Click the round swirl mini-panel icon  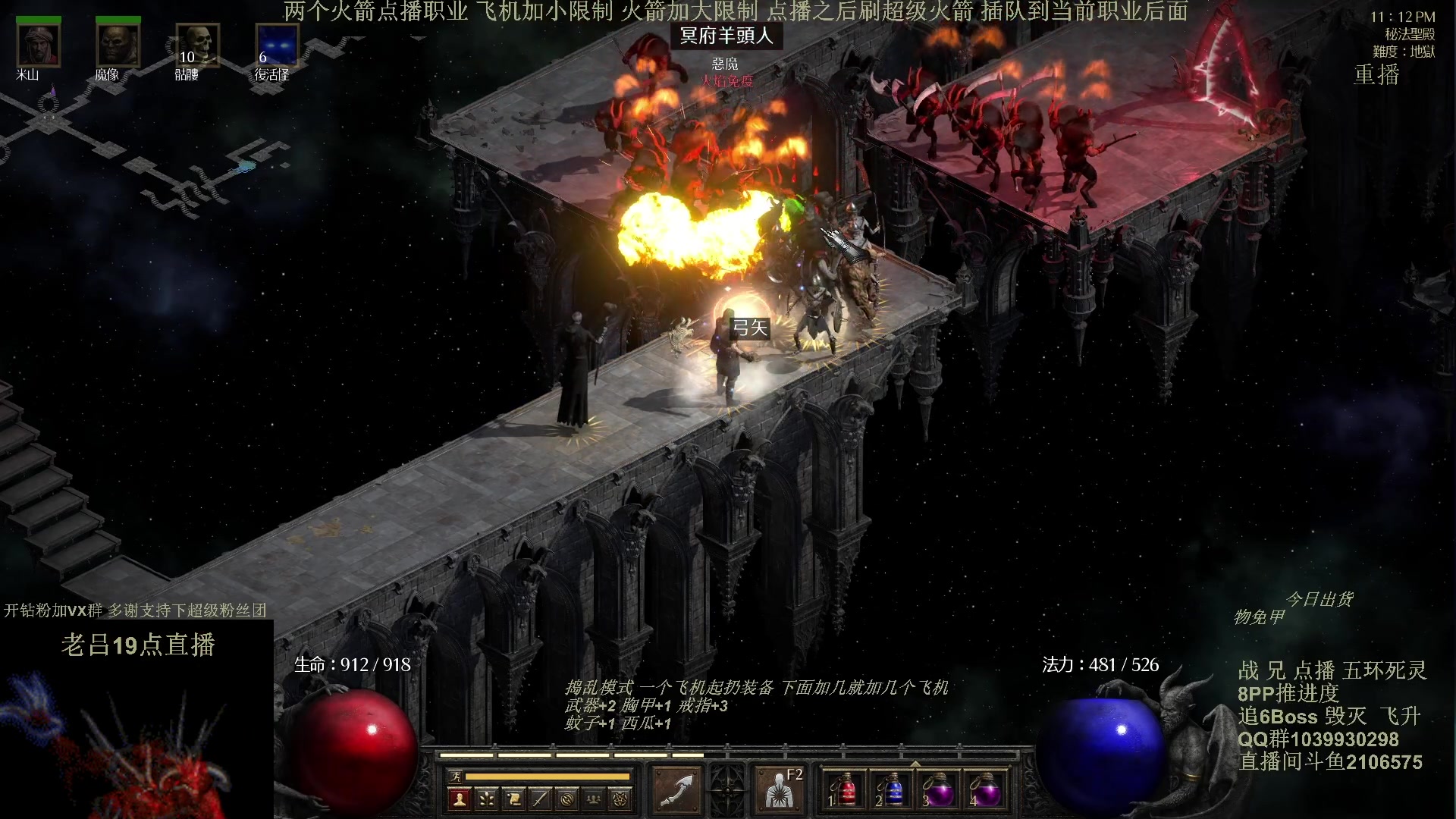pyautogui.click(x=566, y=799)
